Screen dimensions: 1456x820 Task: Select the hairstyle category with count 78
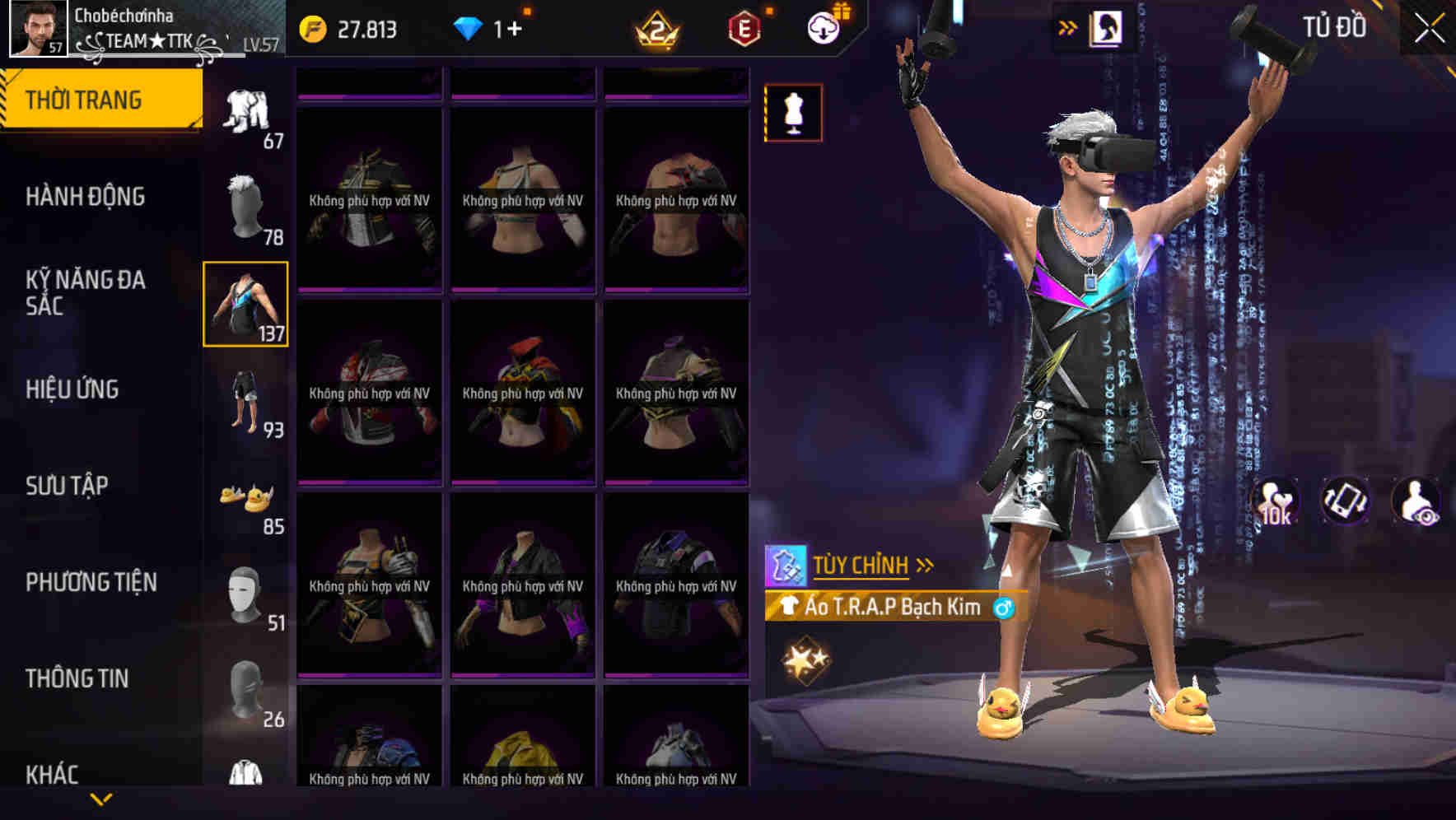coord(246,203)
